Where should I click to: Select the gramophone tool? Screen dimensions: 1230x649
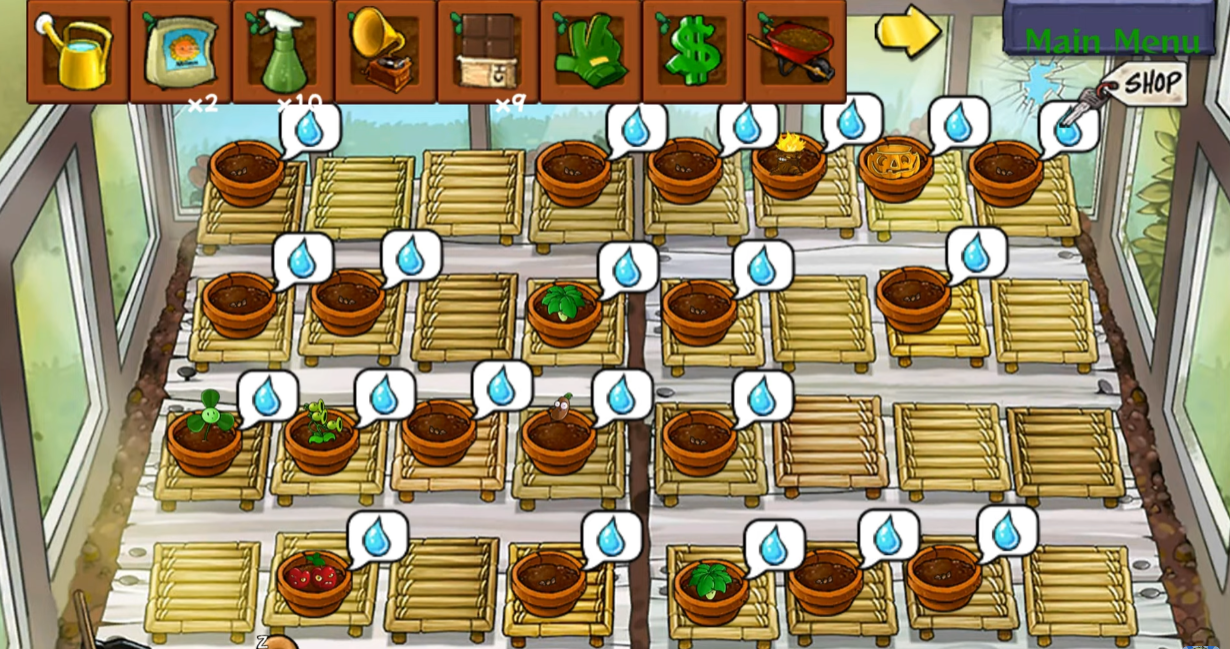(x=385, y=50)
